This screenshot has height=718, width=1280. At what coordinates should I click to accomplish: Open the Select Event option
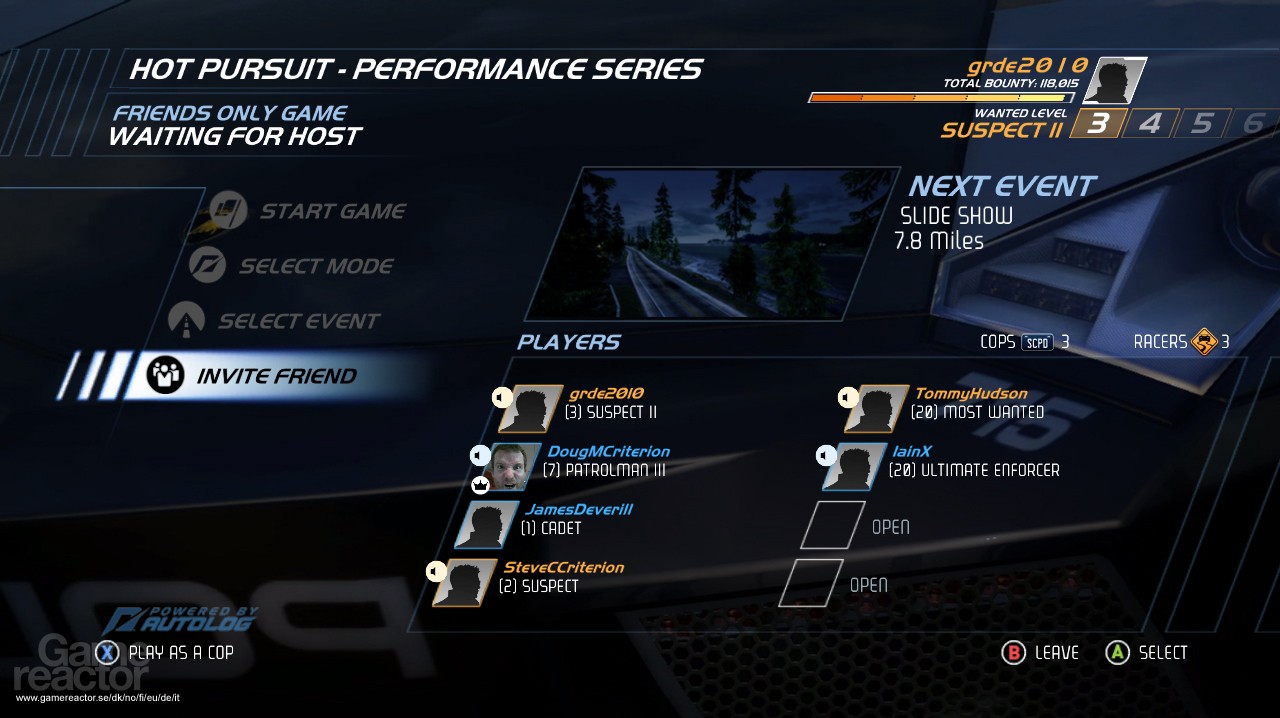298,321
